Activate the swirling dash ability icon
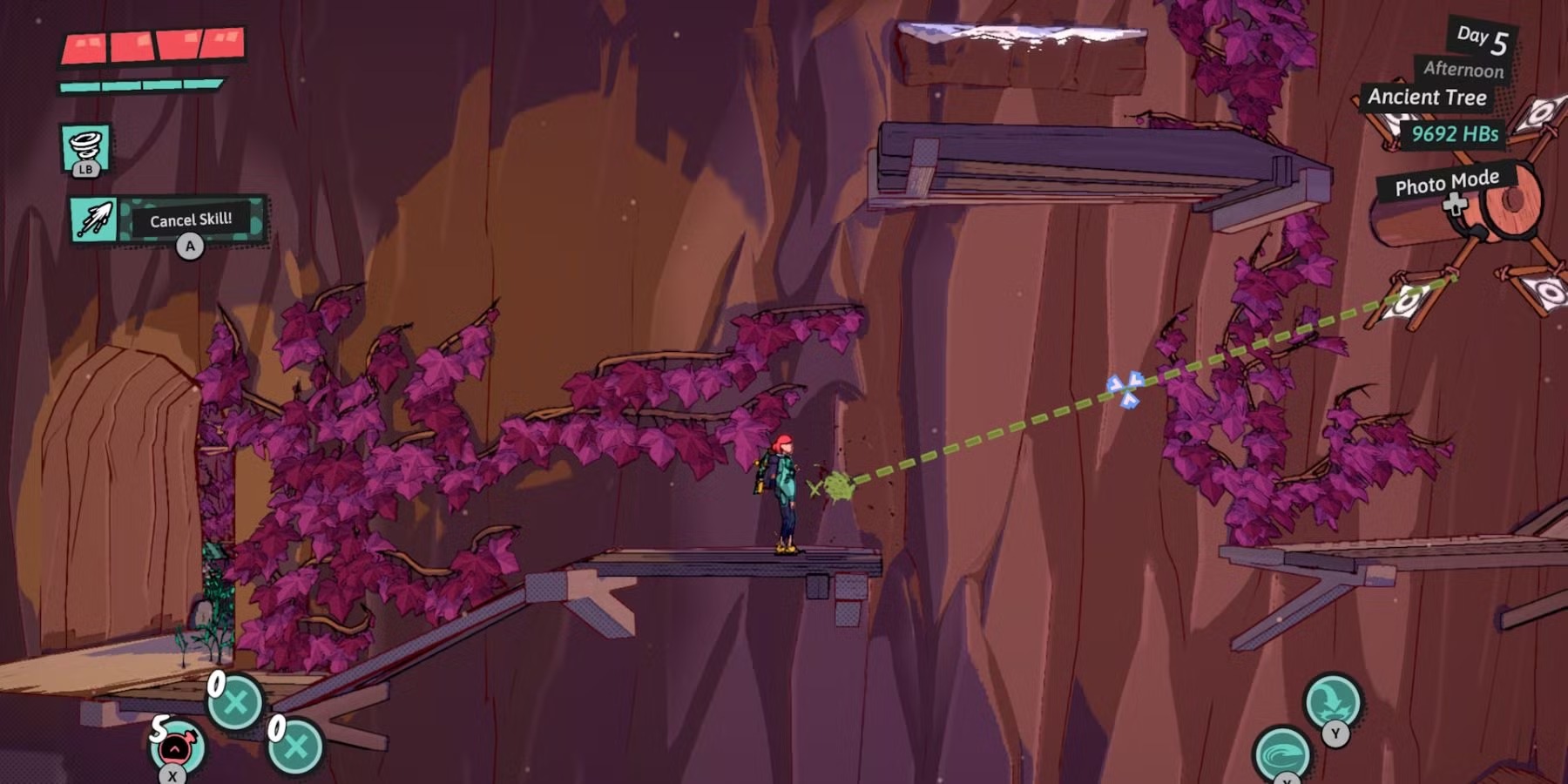The image size is (1568, 784). point(1281,754)
